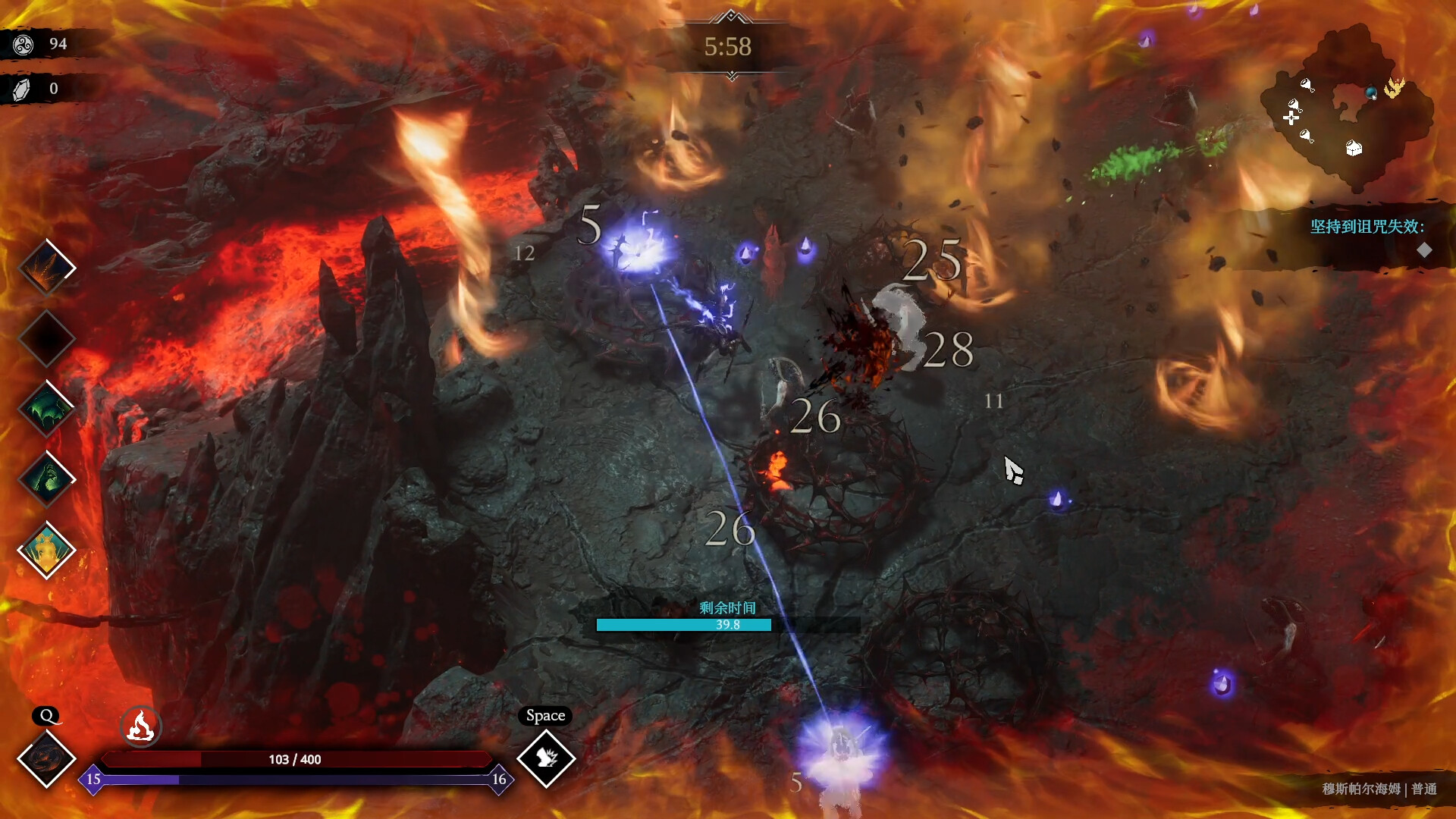
Task: Select the fiery leaf skill on the sidebar
Action: [x=47, y=267]
